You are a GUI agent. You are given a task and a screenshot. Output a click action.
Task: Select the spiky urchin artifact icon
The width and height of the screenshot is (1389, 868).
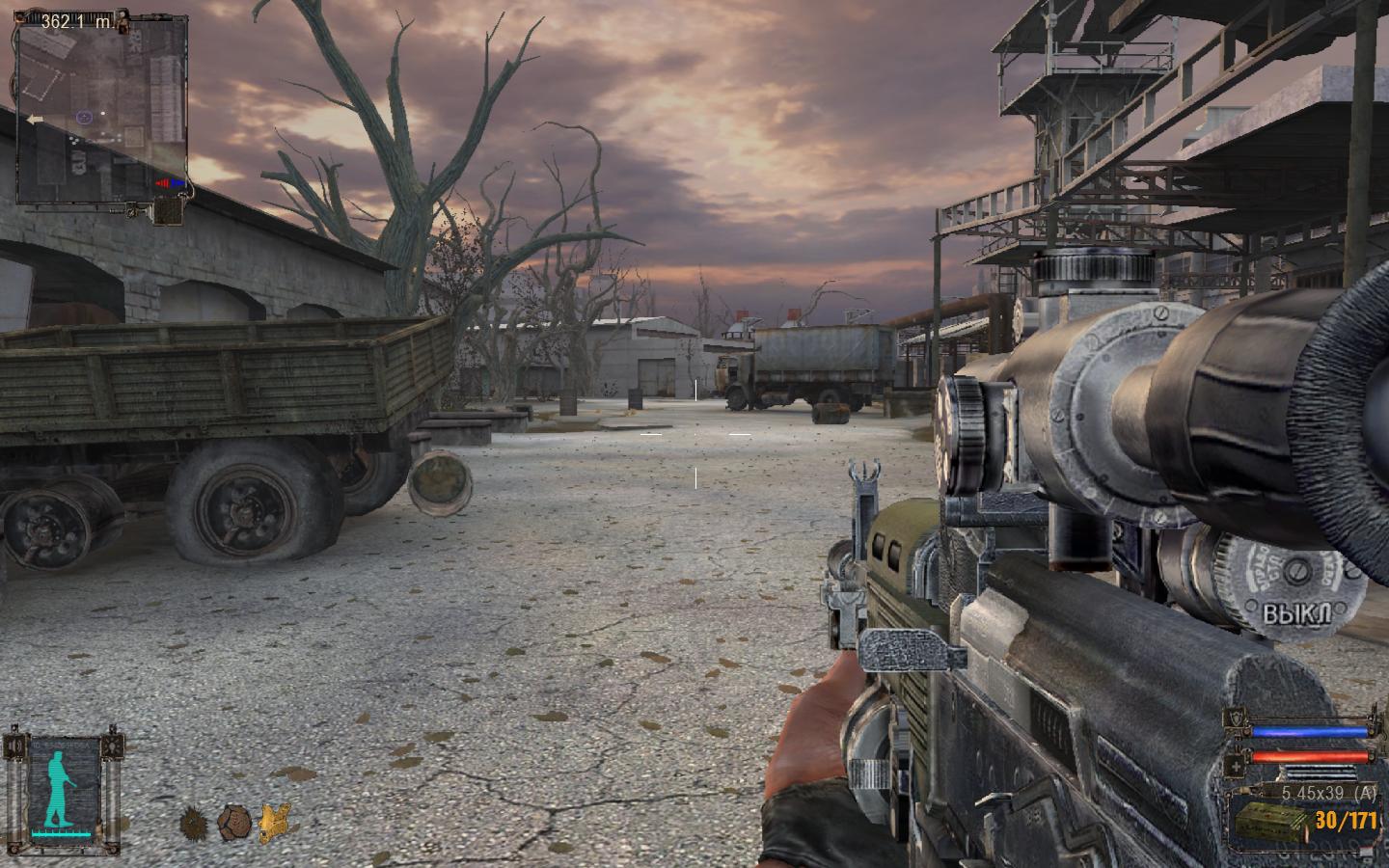194,823
